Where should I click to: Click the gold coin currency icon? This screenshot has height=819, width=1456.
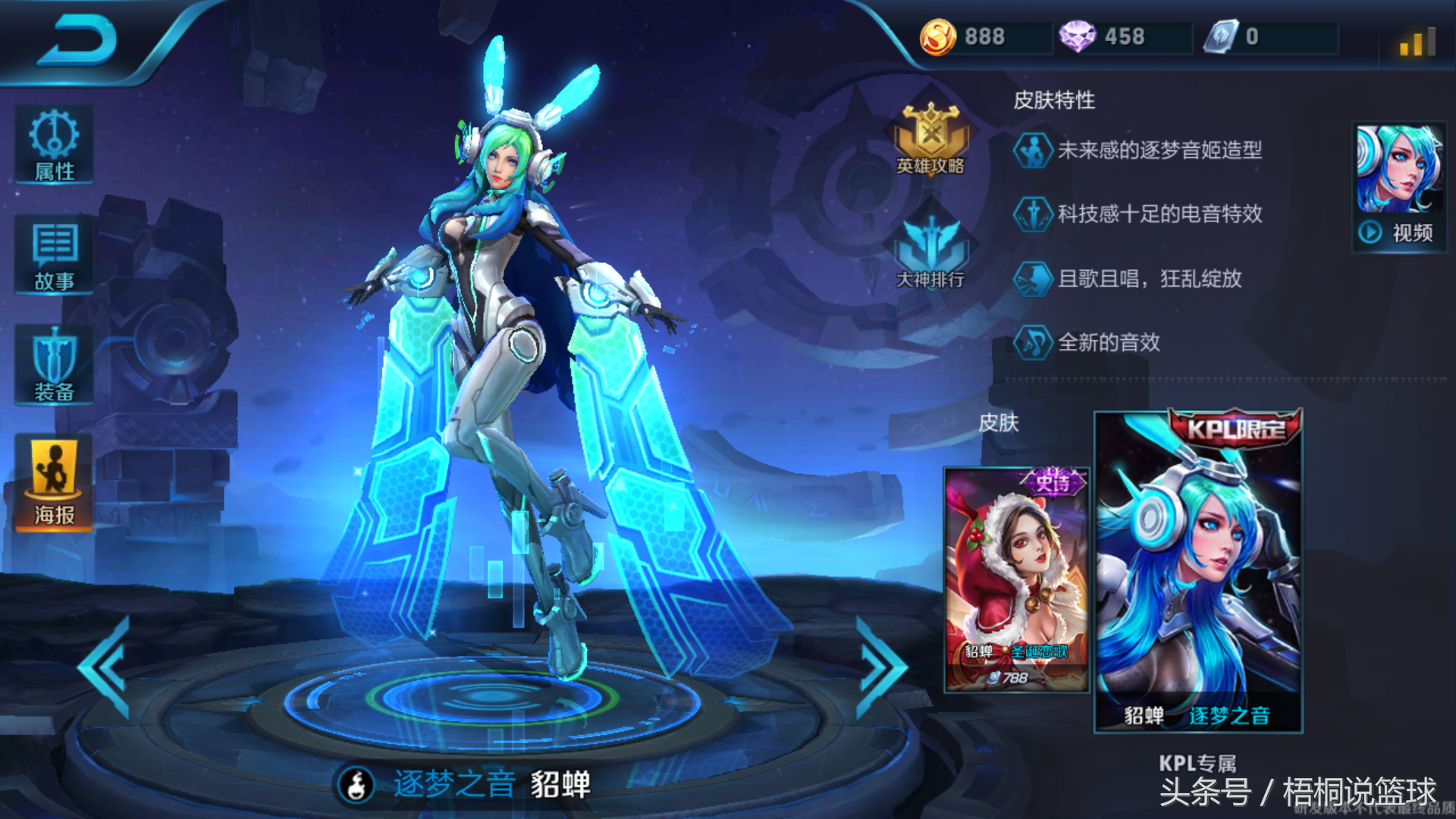click(x=938, y=36)
